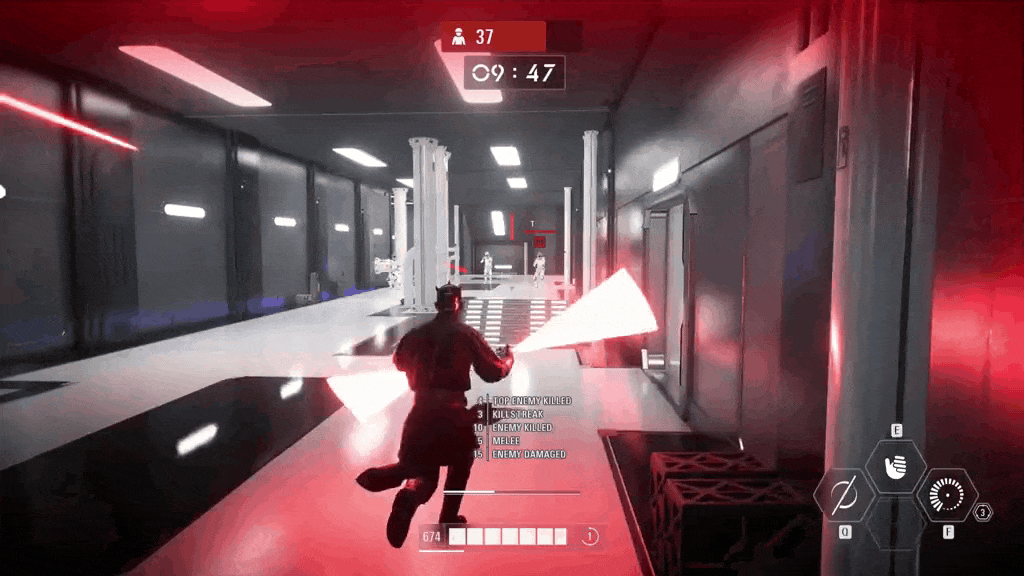Use the crossed-circle lightsaber throw ability

(845, 495)
